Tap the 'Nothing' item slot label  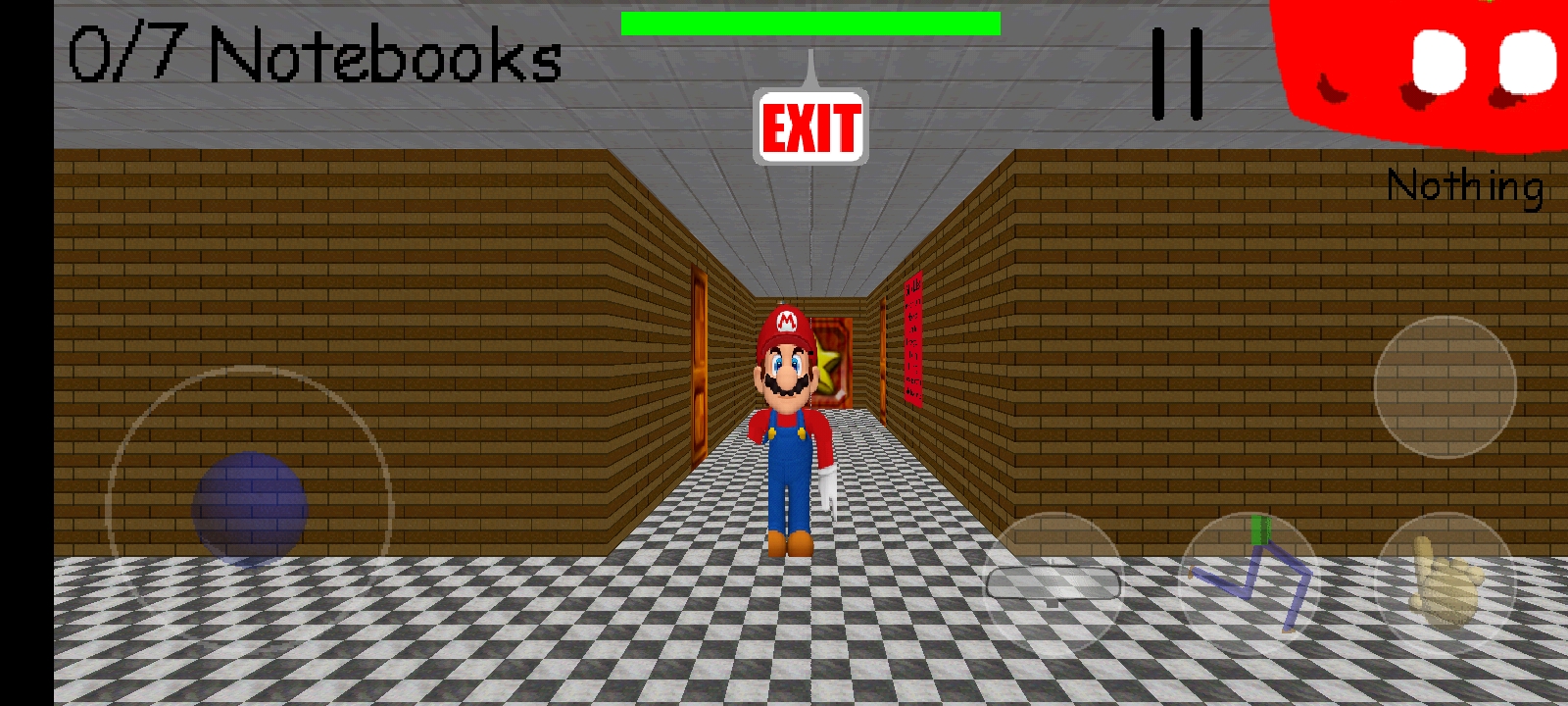(x=1464, y=184)
